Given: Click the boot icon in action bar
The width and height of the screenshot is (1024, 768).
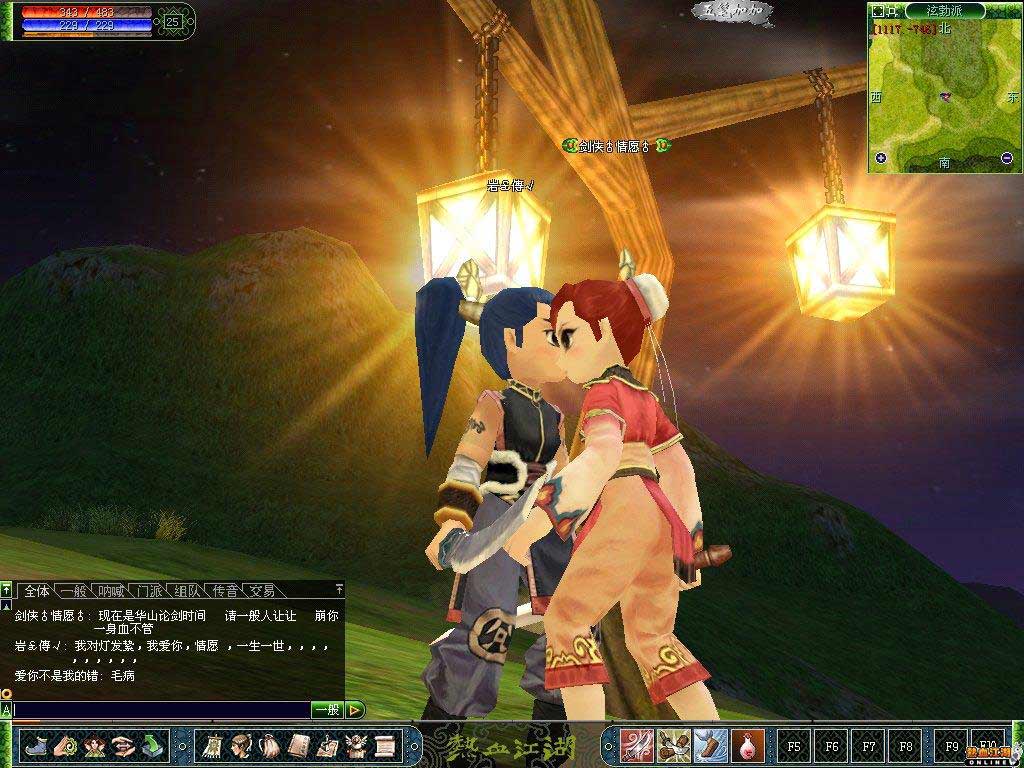Looking at the screenshot, I should tap(36, 746).
